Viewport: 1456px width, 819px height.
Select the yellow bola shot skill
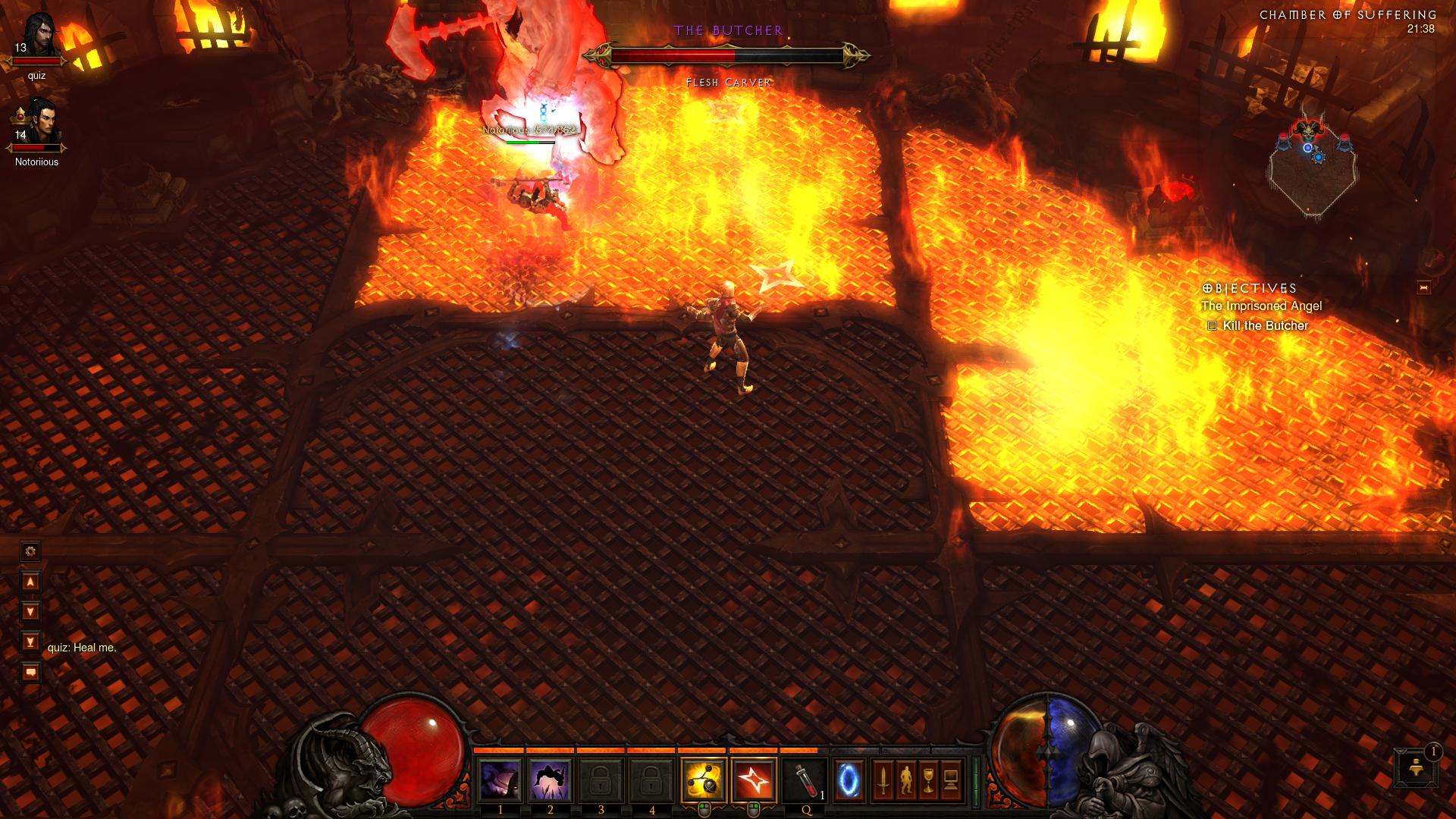[704, 780]
